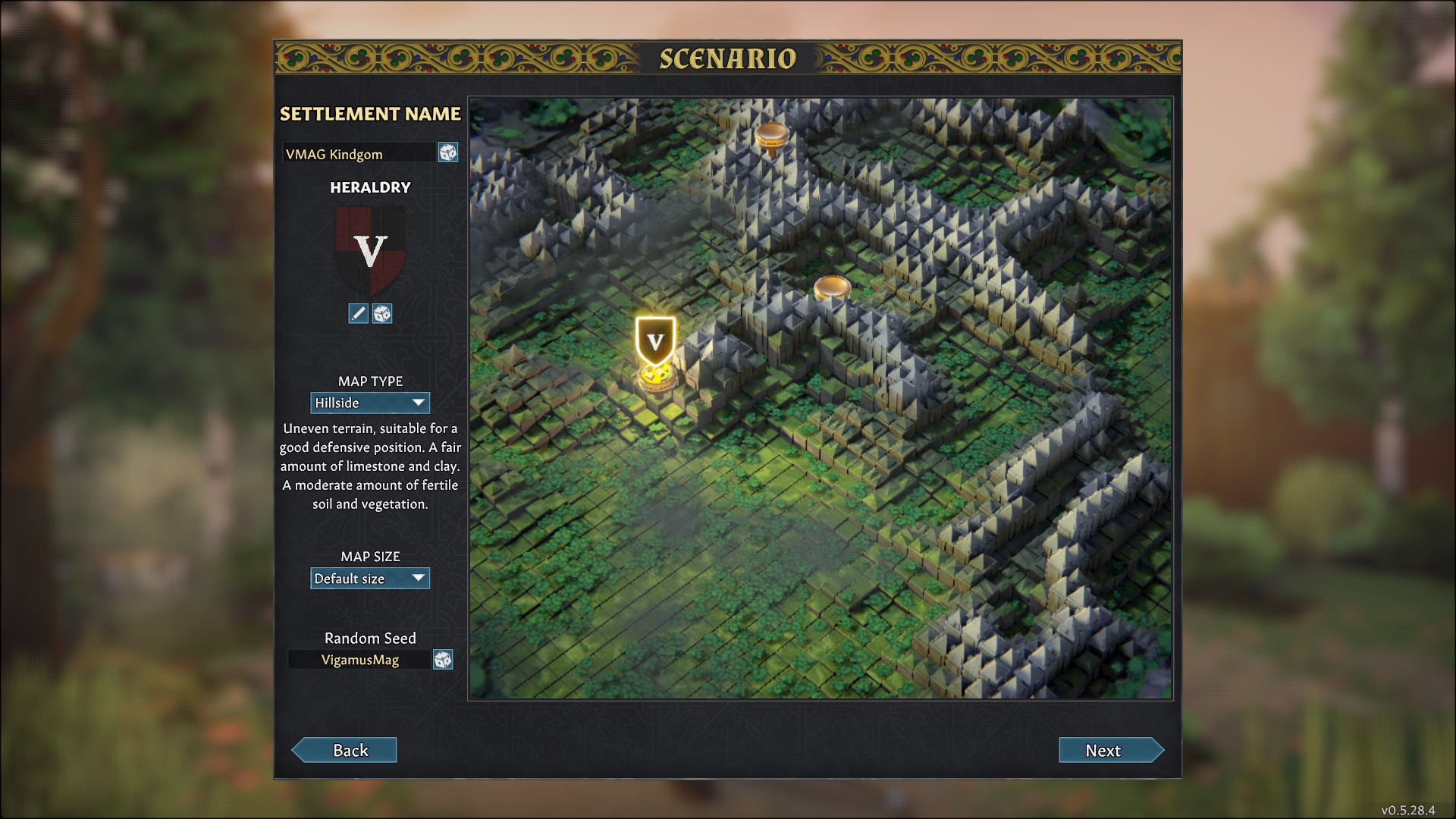Proceed with the Next button

[1110, 750]
